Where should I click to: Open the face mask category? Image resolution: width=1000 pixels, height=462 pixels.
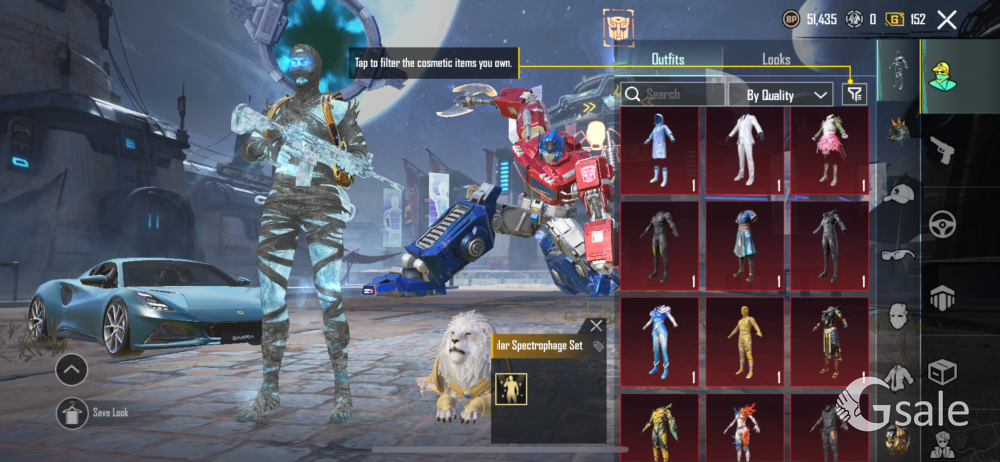899,316
